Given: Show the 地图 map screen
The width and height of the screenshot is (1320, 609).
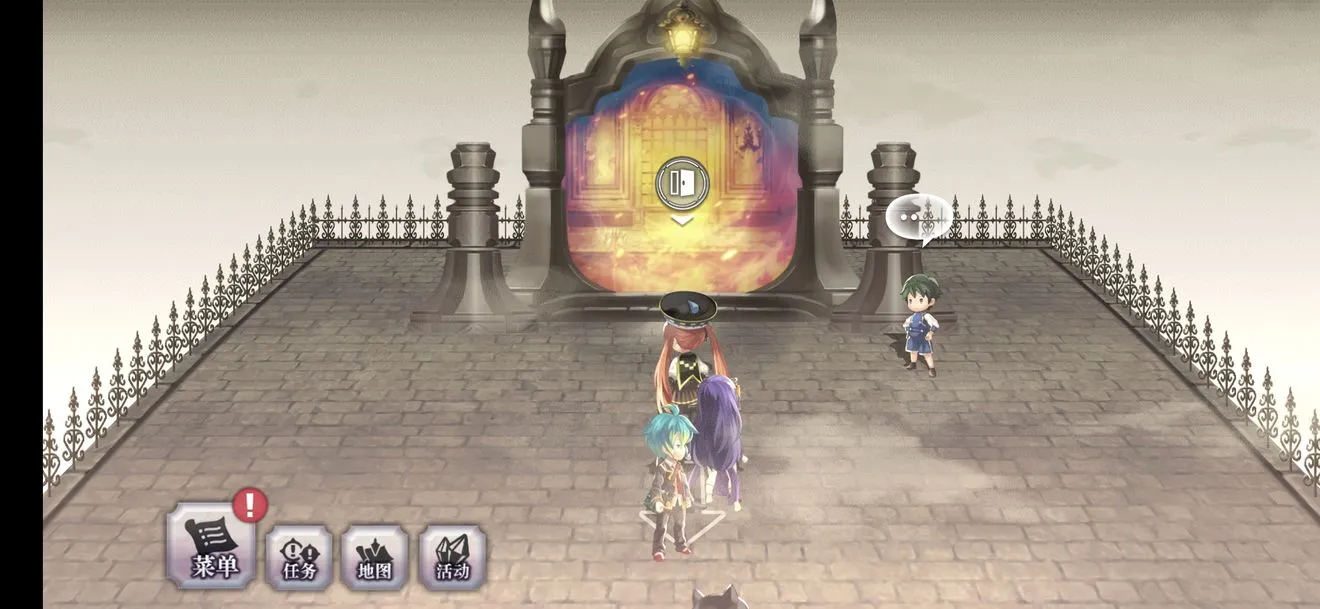Looking at the screenshot, I should point(375,557).
